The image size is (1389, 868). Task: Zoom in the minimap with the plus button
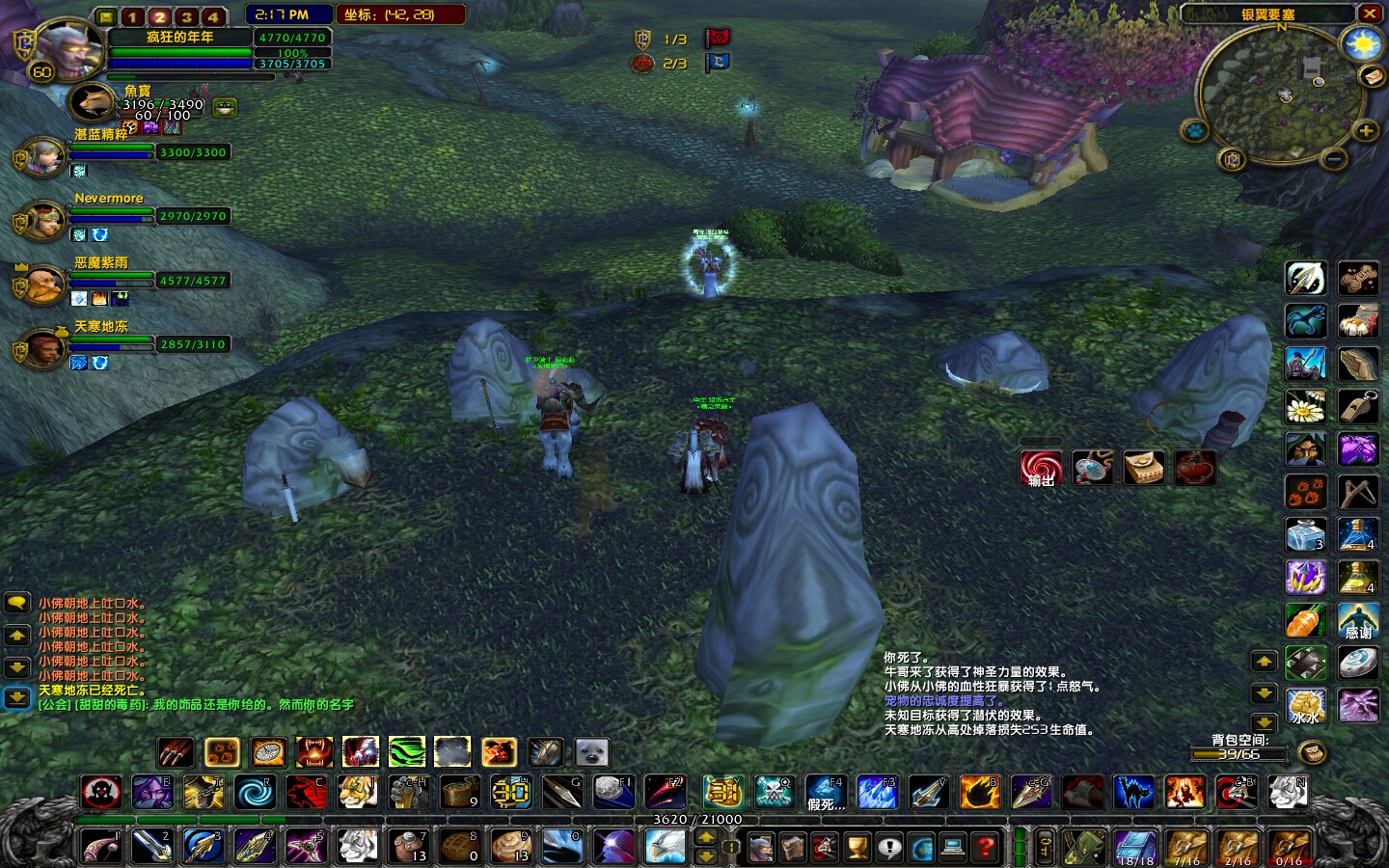click(1369, 133)
